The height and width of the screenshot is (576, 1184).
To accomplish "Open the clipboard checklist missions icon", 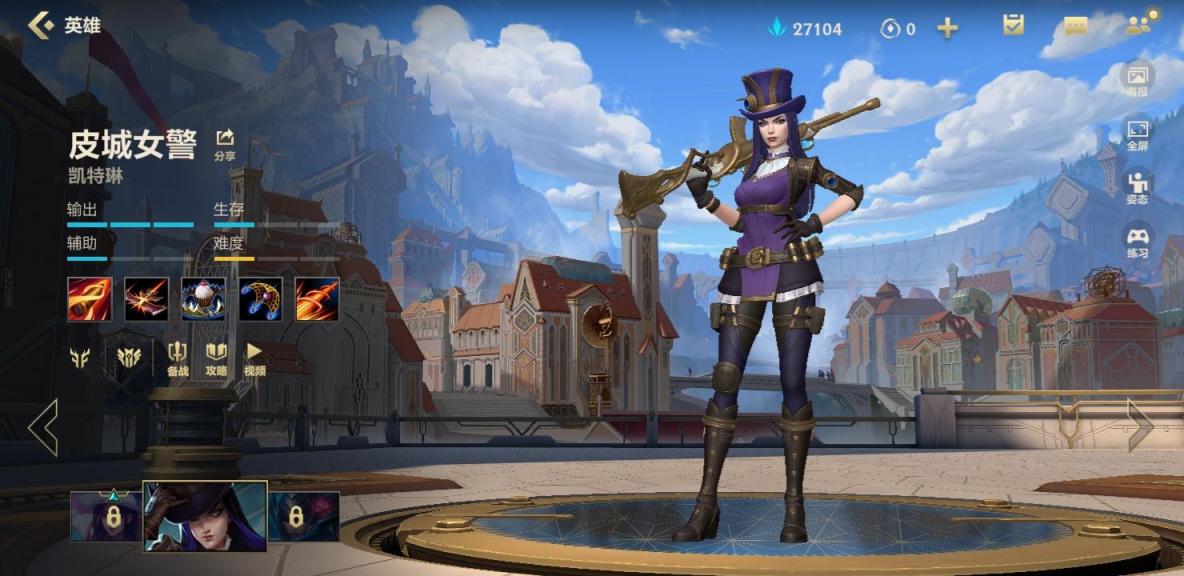I will click(1013, 26).
